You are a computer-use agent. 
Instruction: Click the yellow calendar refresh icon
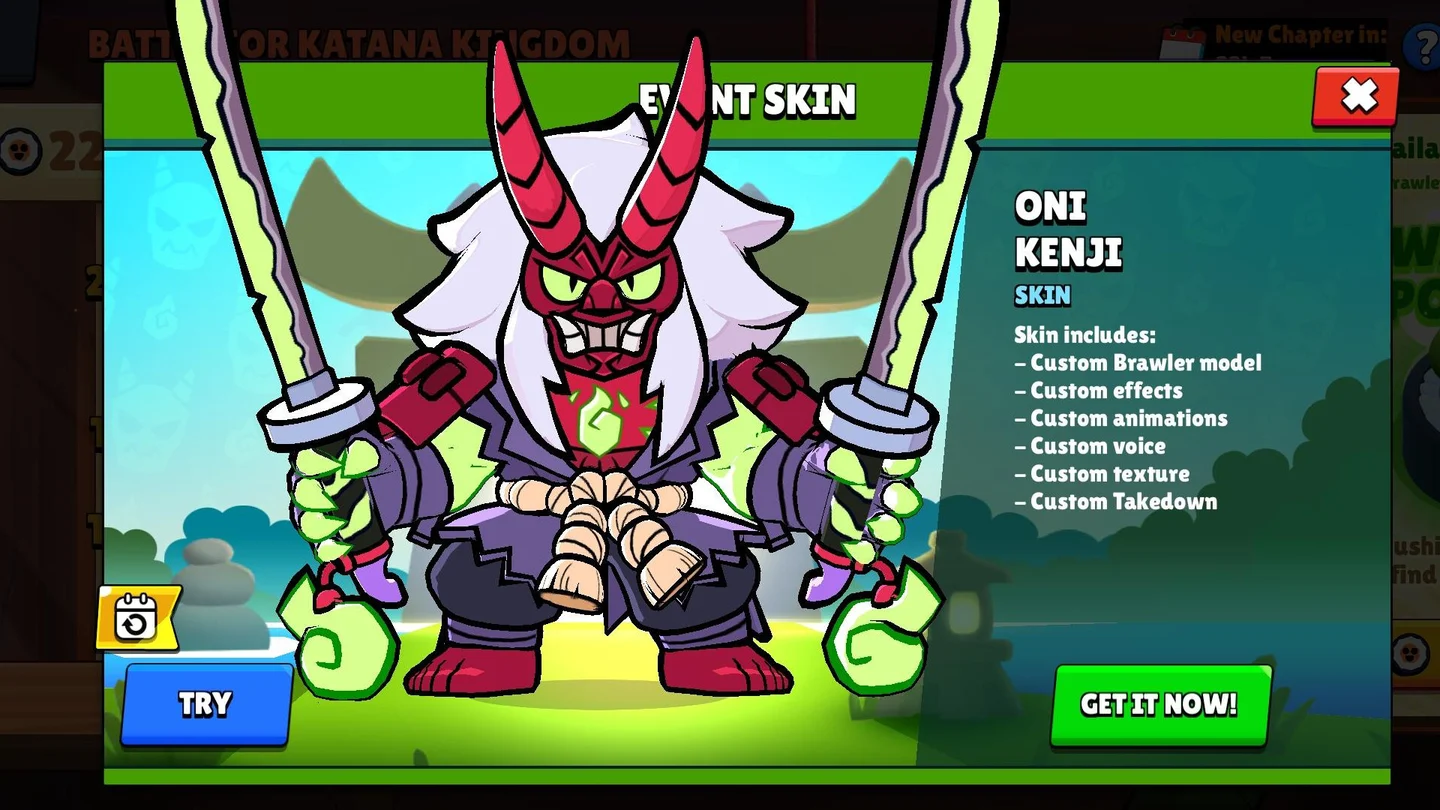[137, 618]
